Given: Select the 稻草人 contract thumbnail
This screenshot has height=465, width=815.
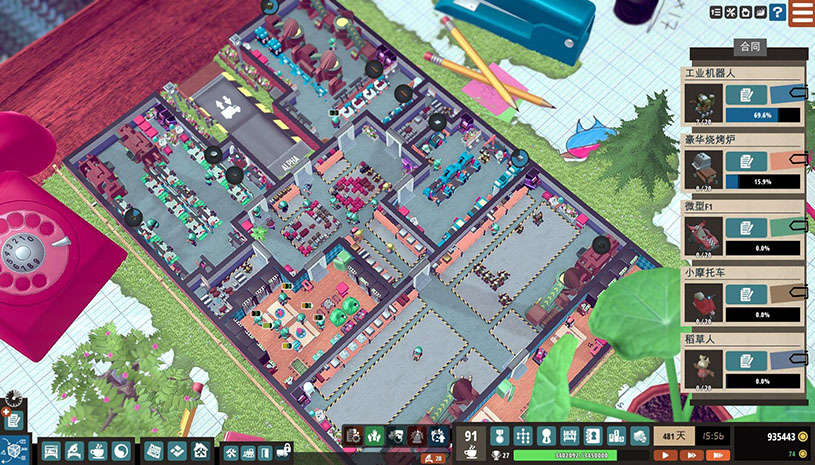Looking at the screenshot, I should point(703,370).
